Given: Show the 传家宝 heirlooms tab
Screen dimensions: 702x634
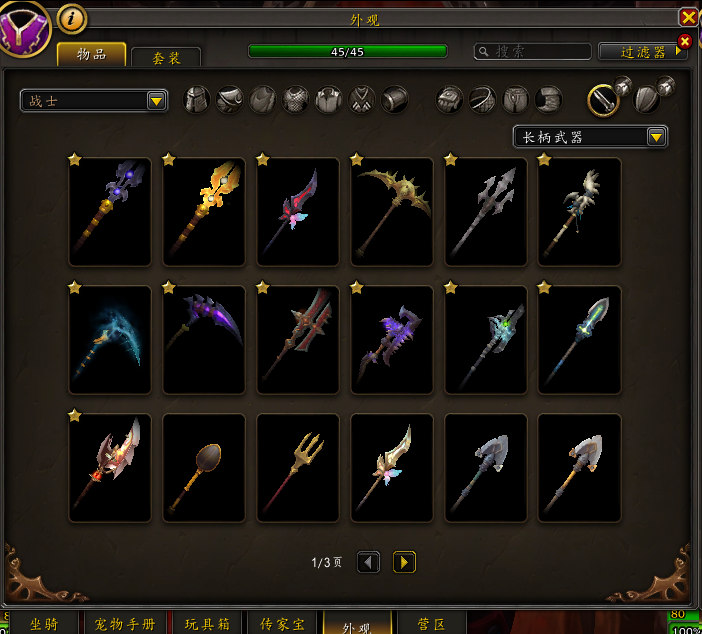Looking at the screenshot, I should 282,624.
